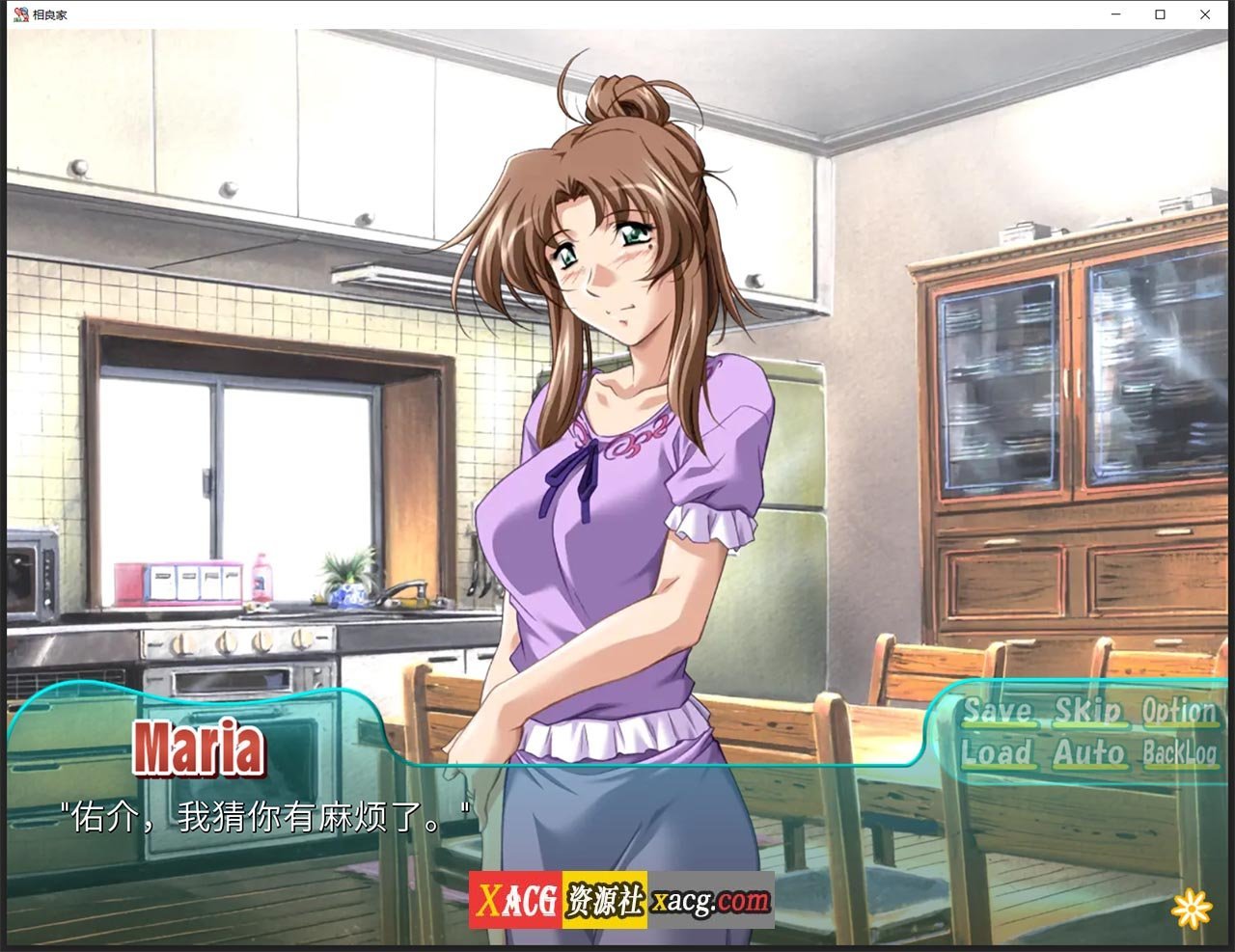The width and height of the screenshot is (1235, 952).
Task: Toggle auto-advance by clicking Auto again
Action: (1088, 755)
